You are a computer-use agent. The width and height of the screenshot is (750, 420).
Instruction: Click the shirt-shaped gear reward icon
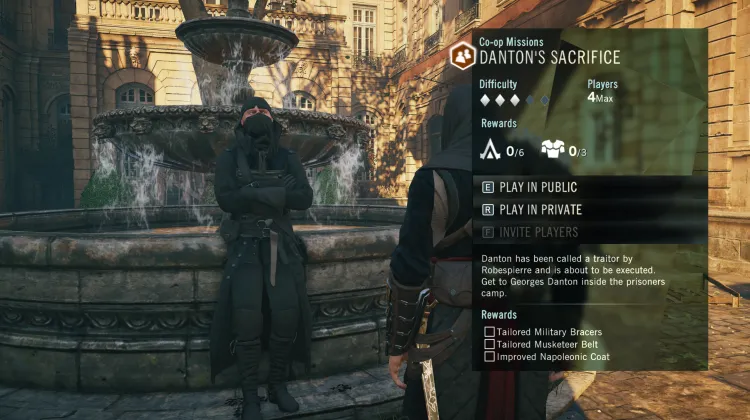(x=553, y=150)
